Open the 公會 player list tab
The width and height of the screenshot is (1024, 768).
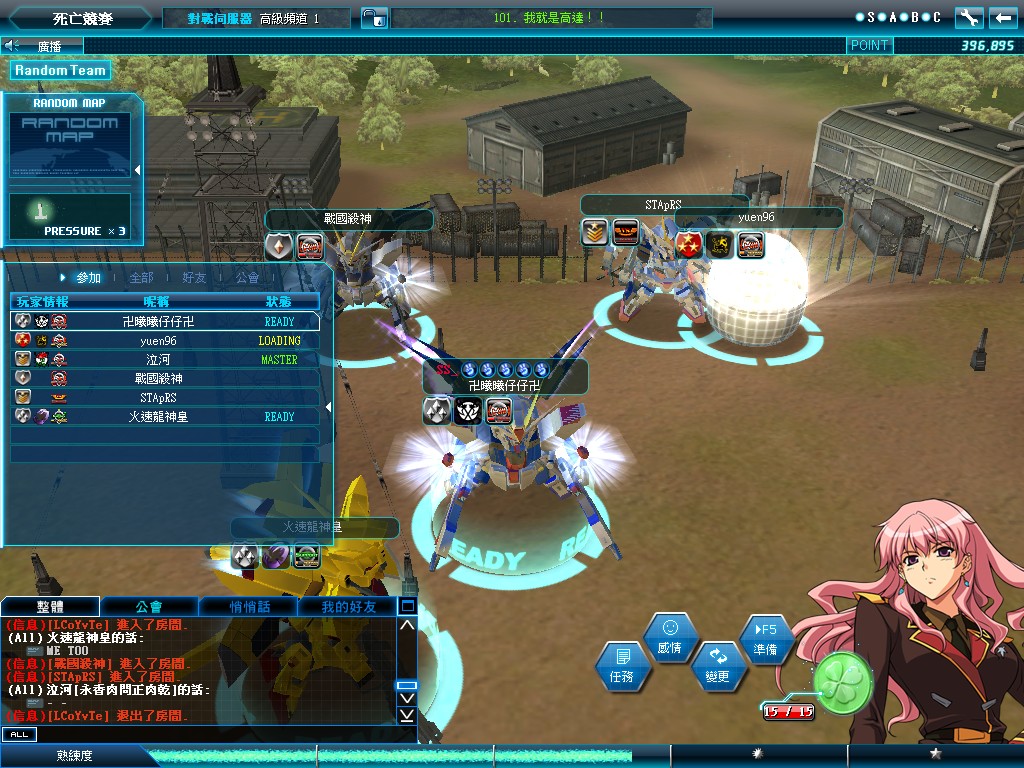pos(247,278)
